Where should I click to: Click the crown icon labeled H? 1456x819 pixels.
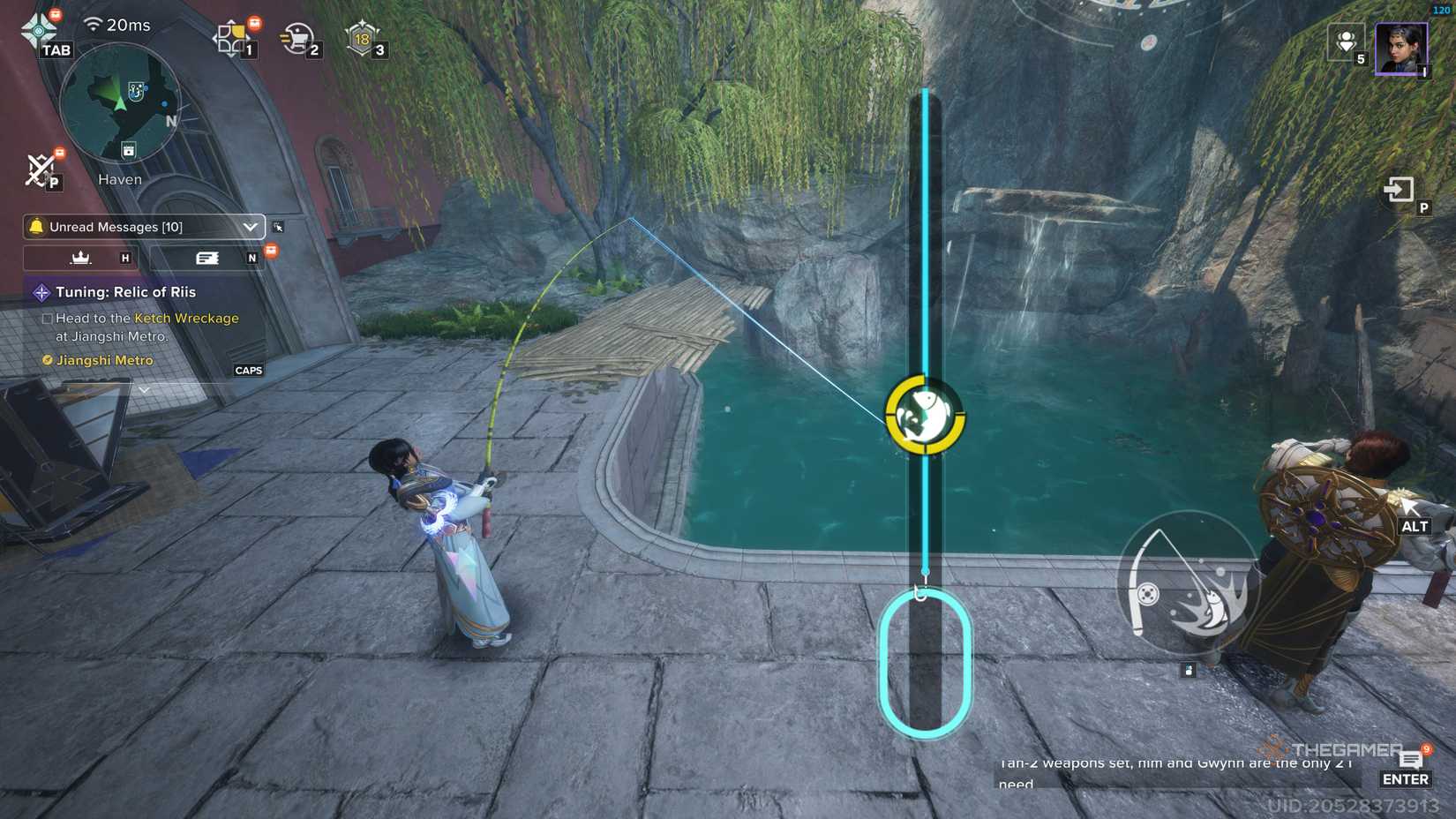[x=80, y=258]
